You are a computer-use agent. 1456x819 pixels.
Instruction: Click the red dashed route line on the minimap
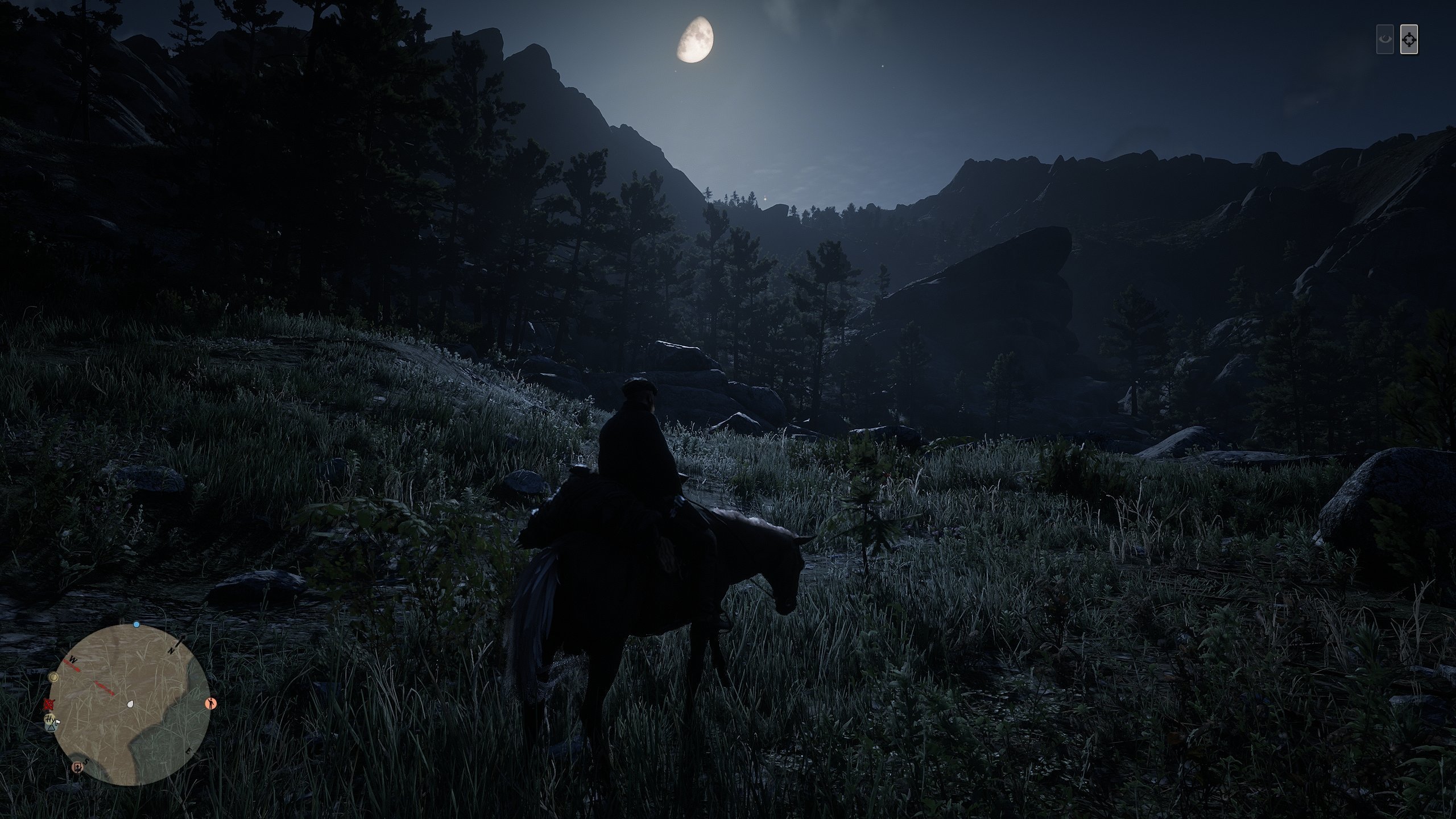click(x=104, y=688)
